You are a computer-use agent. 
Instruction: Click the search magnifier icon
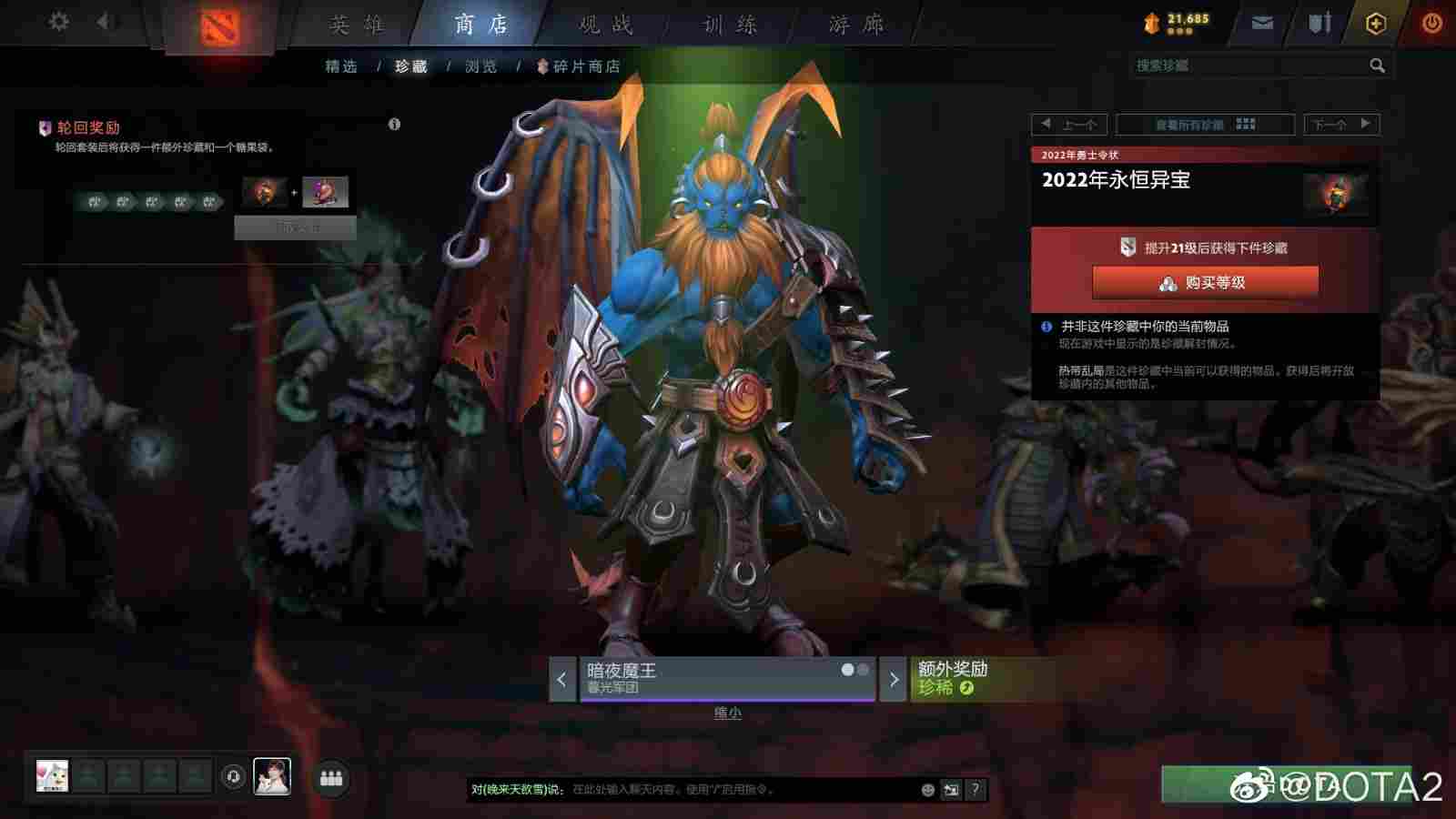[1376, 66]
